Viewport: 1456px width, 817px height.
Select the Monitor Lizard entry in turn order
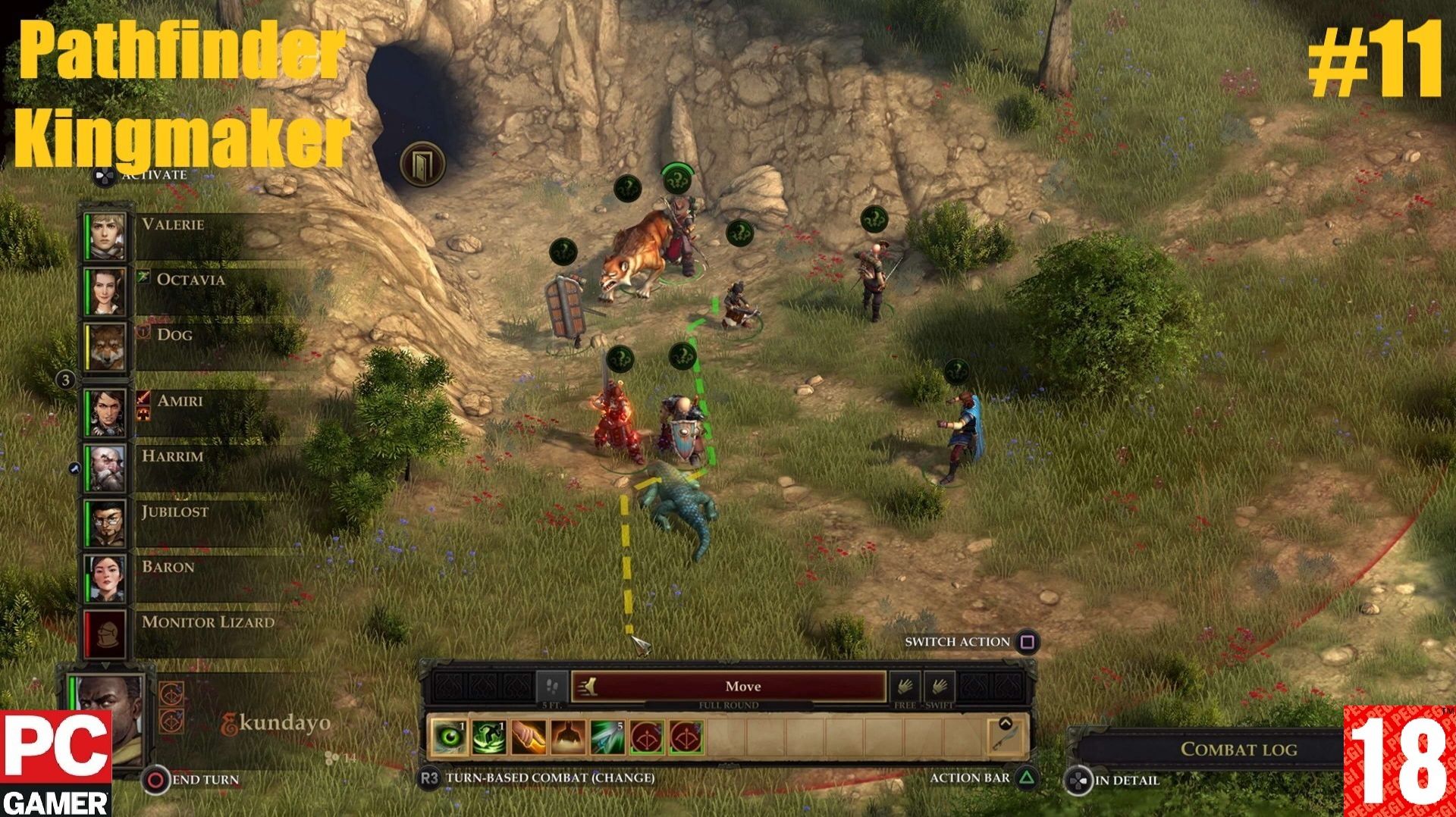tap(105, 634)
